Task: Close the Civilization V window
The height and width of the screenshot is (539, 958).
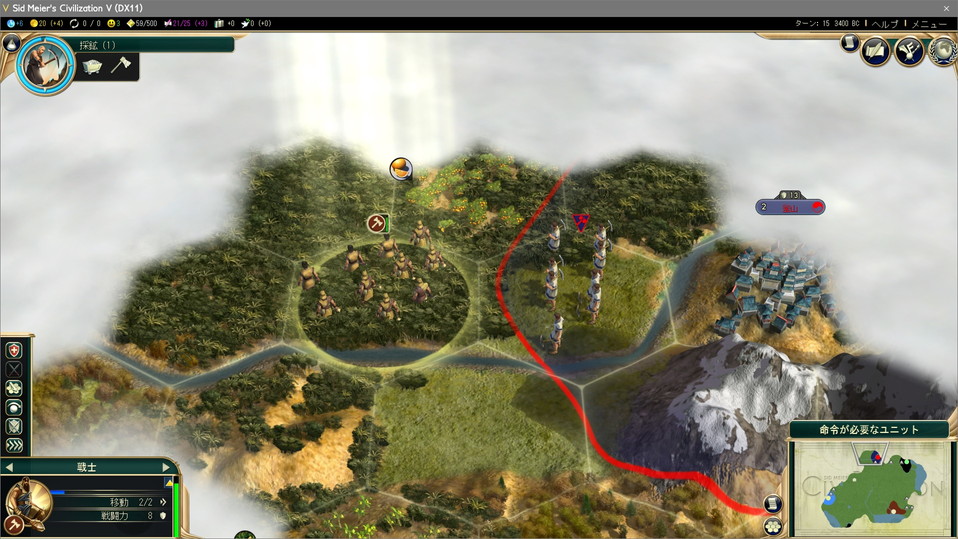Action: point(946,8)
